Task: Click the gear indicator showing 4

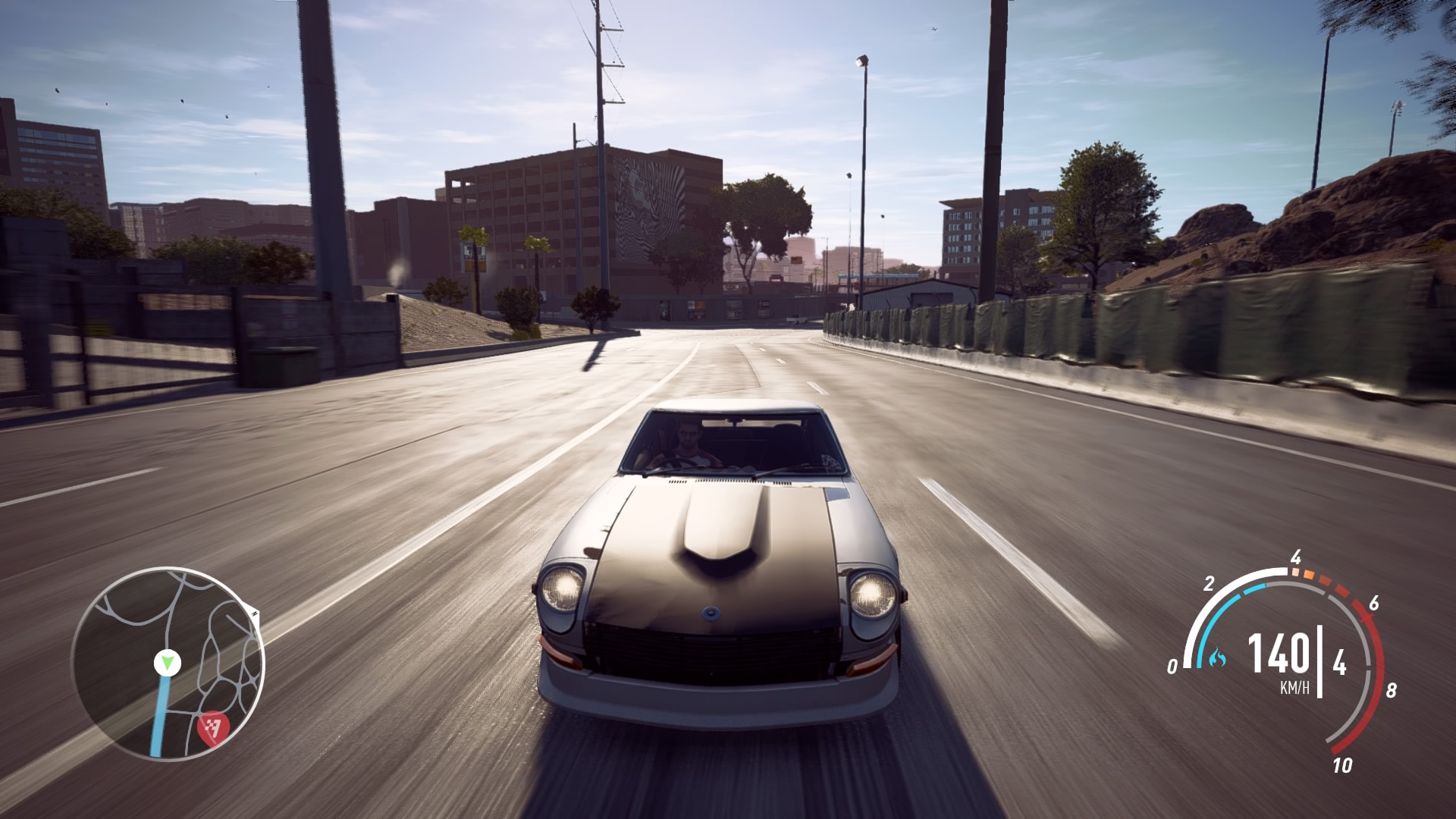Action: (1340, 662)
